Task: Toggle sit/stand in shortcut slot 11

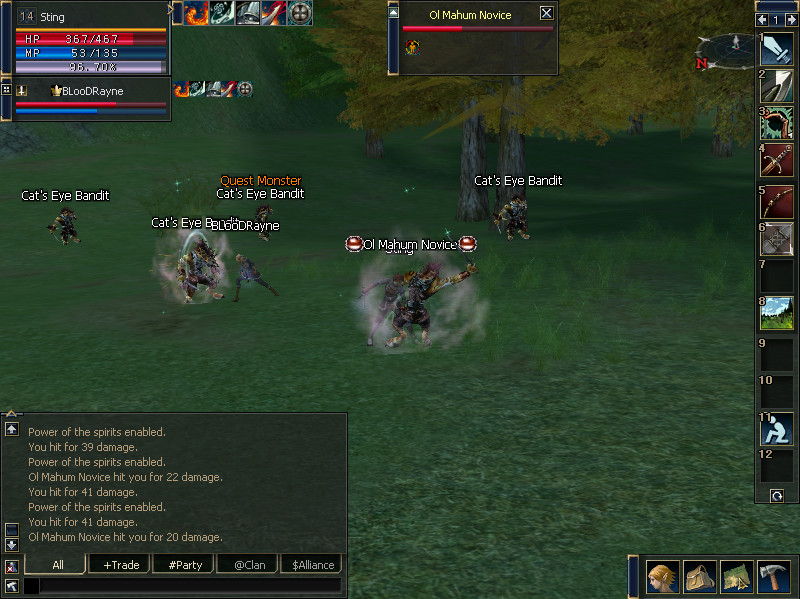Action: pyautogui.click(x=777, y=429)
